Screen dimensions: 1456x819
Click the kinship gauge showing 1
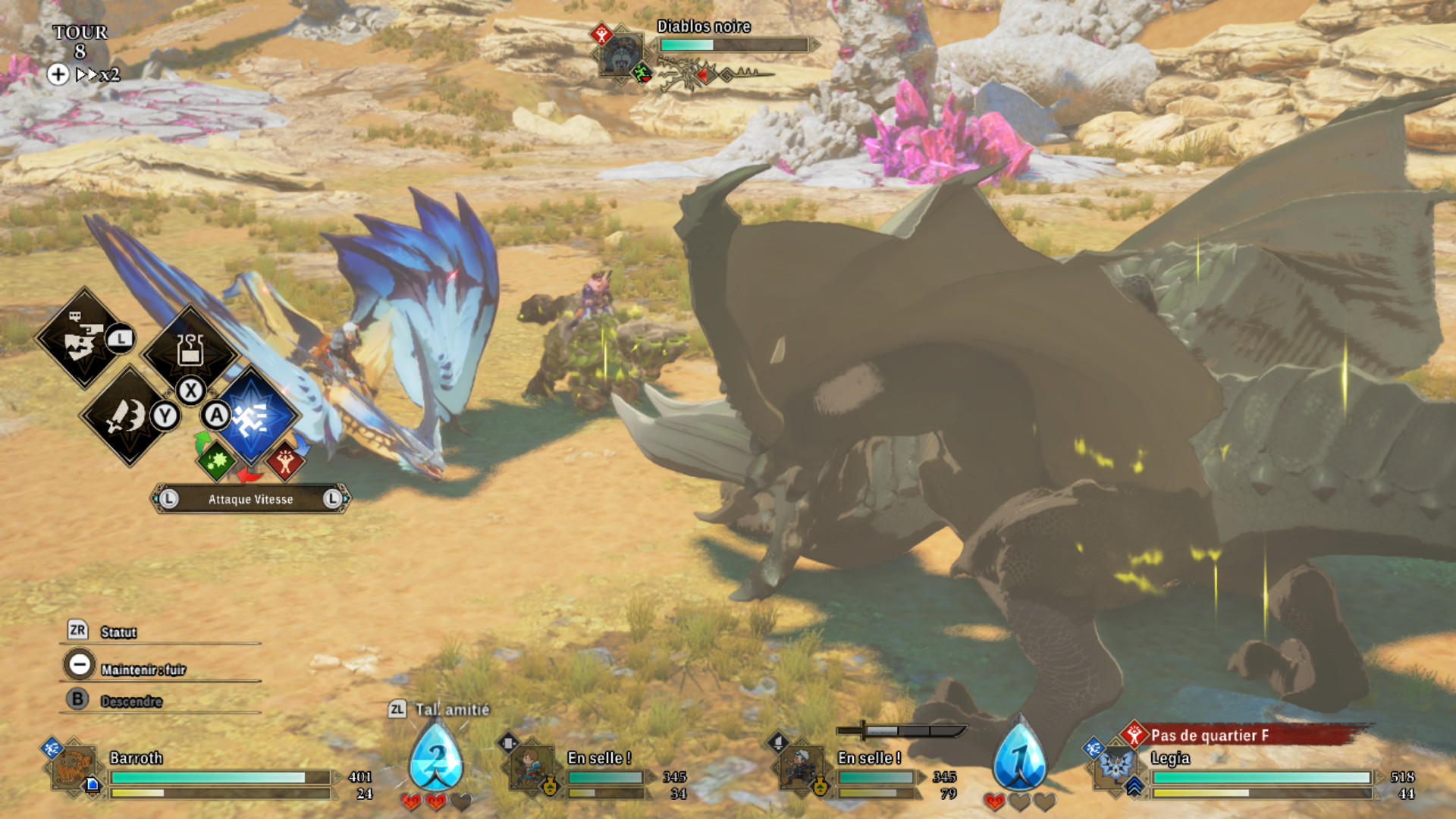[x=1020, y=757]
